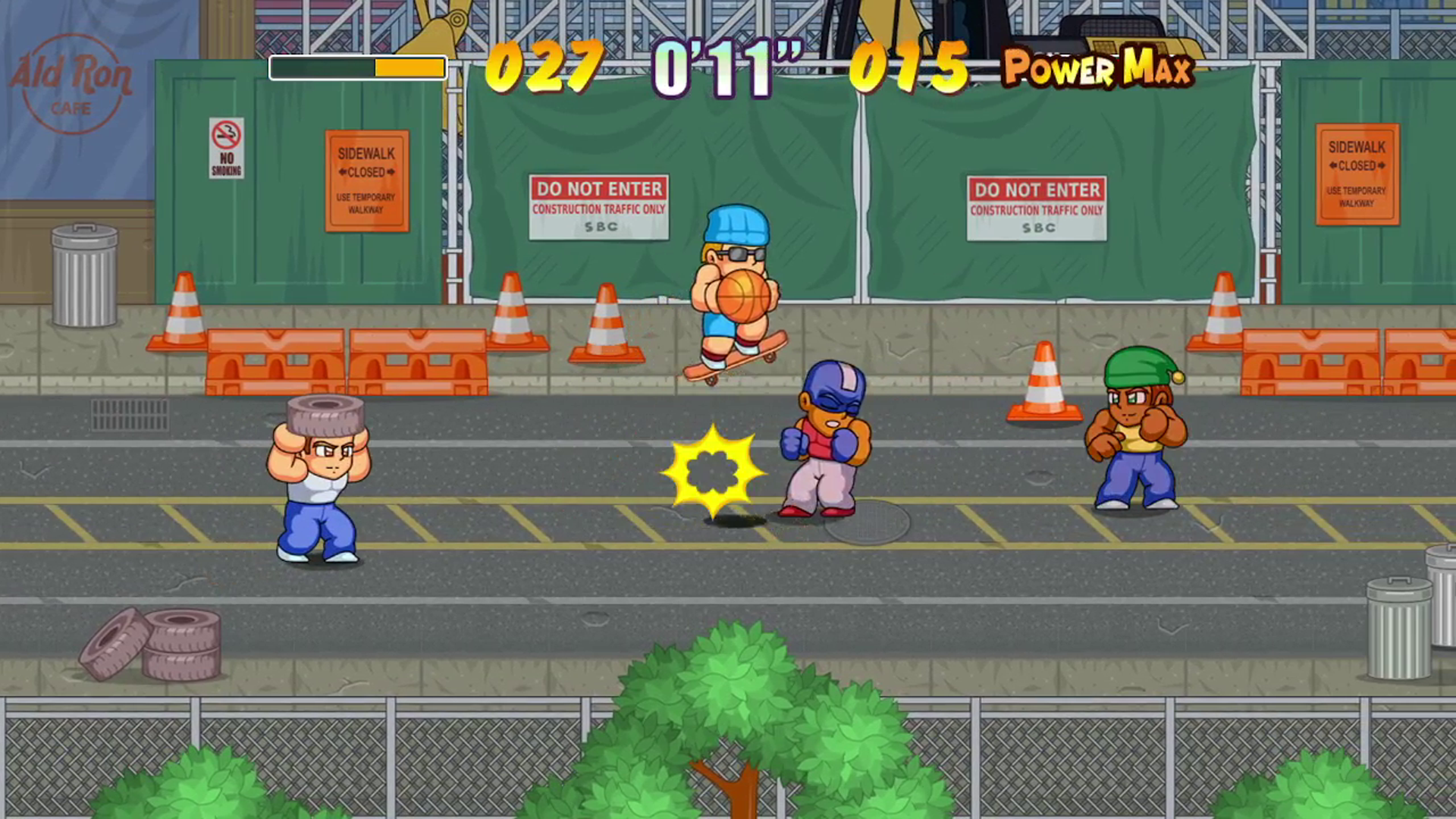
Task: Select the SIDEWALK CLOSED sign on the left
Action: 367,182
